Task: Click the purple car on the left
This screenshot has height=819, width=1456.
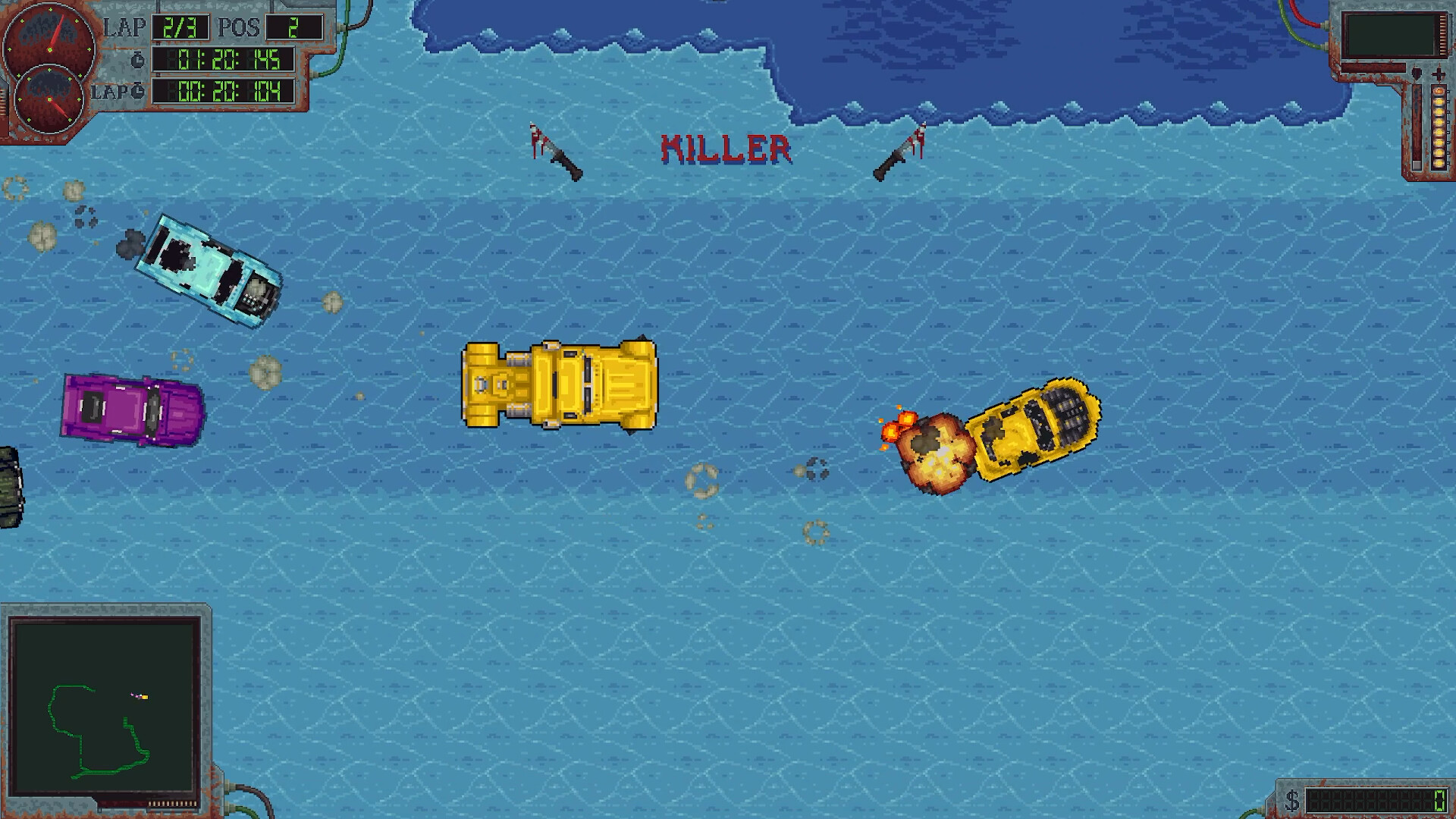Action: point(130,409)
